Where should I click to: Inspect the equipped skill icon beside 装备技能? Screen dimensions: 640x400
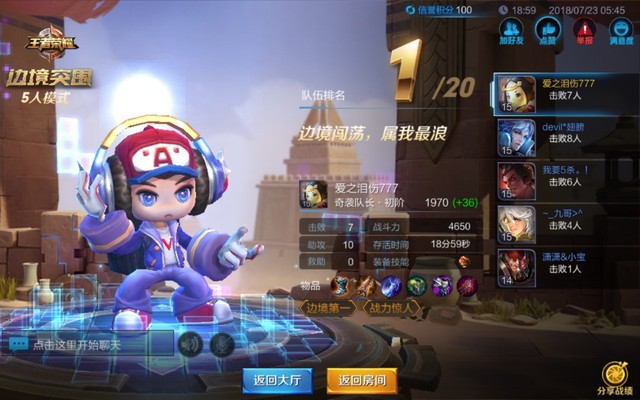tap(464, 262)
